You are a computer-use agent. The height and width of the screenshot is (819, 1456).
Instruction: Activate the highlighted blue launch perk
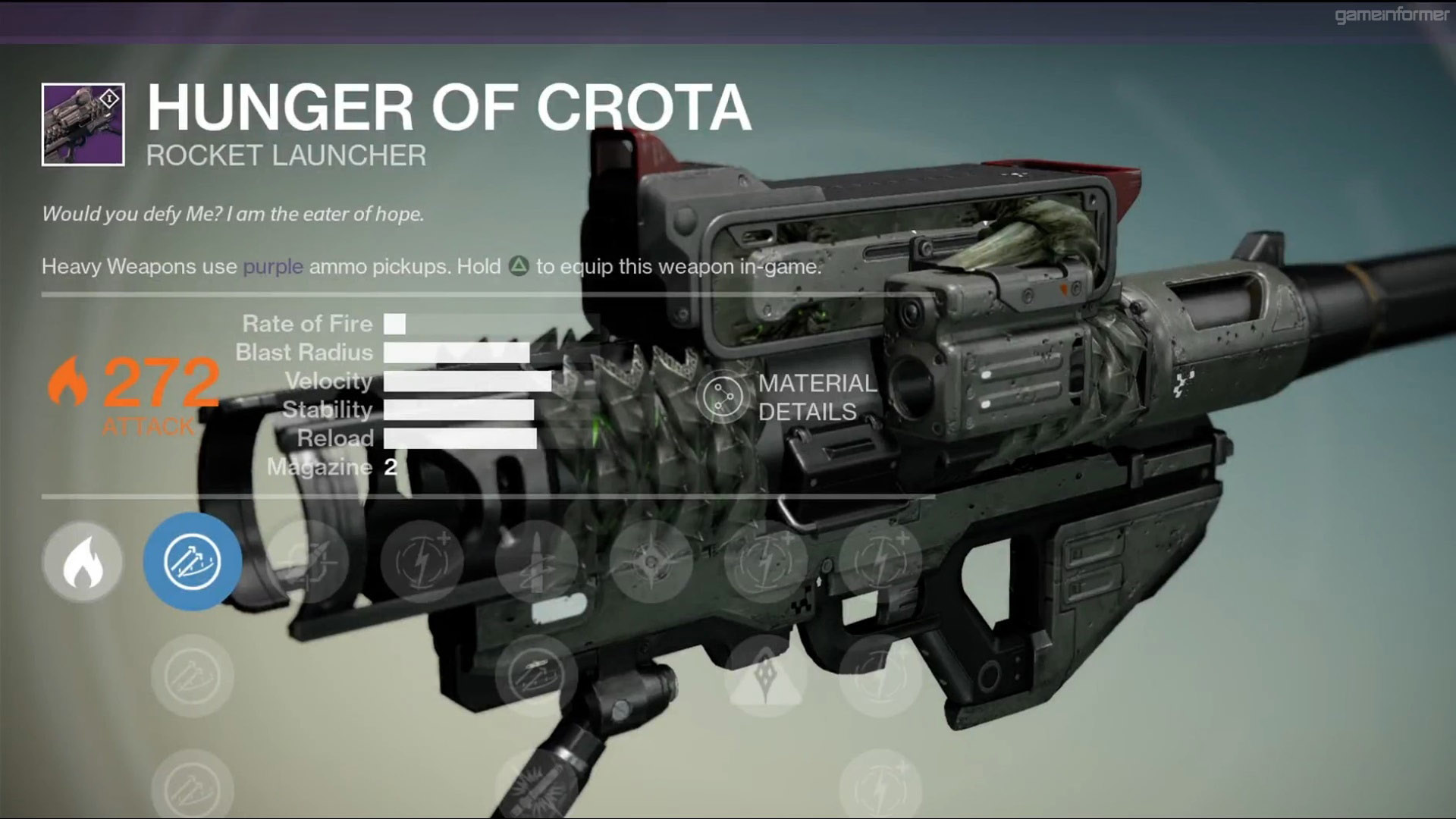click(x=193, y=562)
